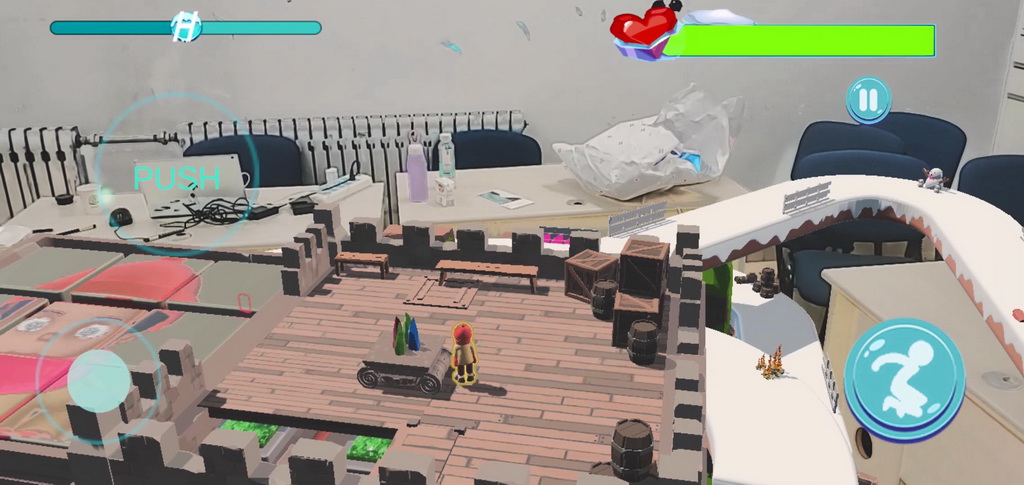Pause the game with the pause button
The width and height of the screenshot is (1024, 485).
(868, 100)
